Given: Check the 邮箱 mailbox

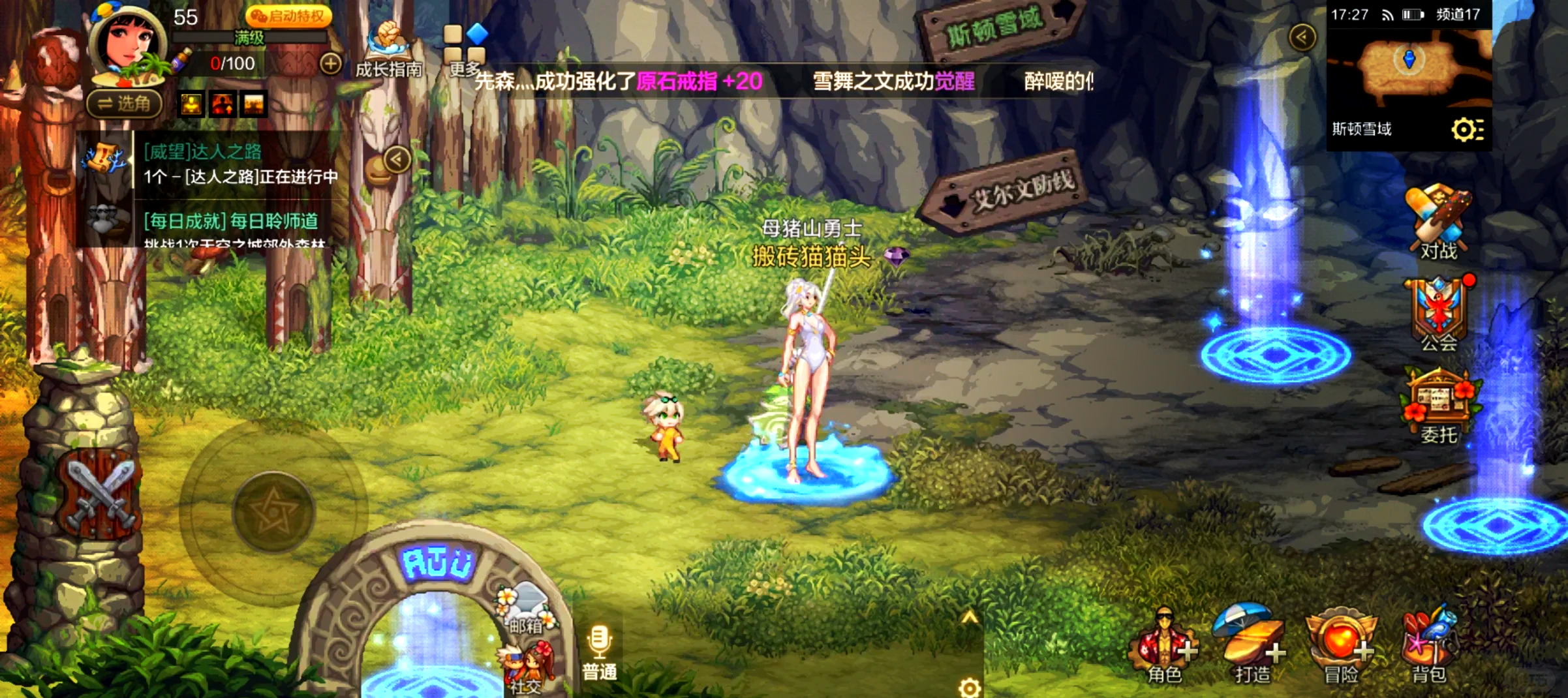Looking at the screenshot, I should point(527,610).
